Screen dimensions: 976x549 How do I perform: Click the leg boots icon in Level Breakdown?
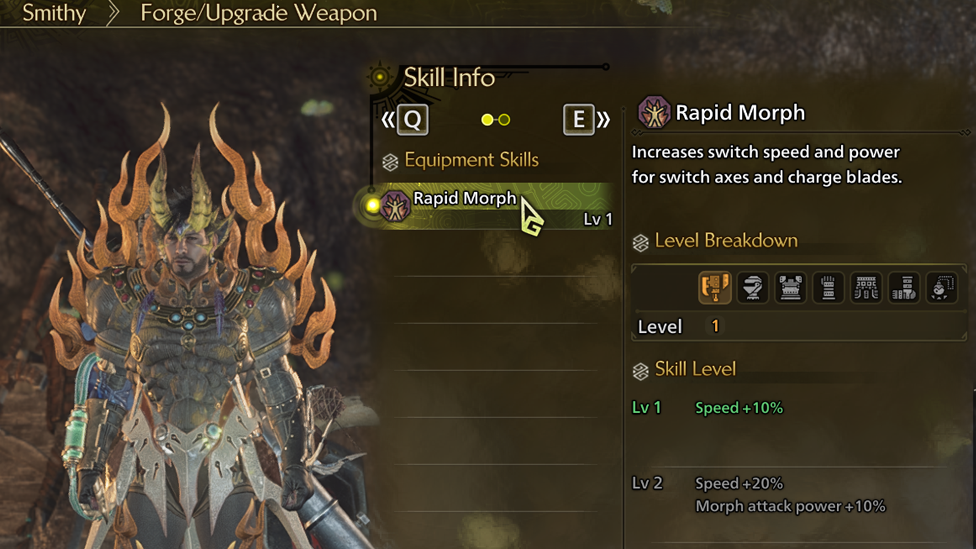904,288
